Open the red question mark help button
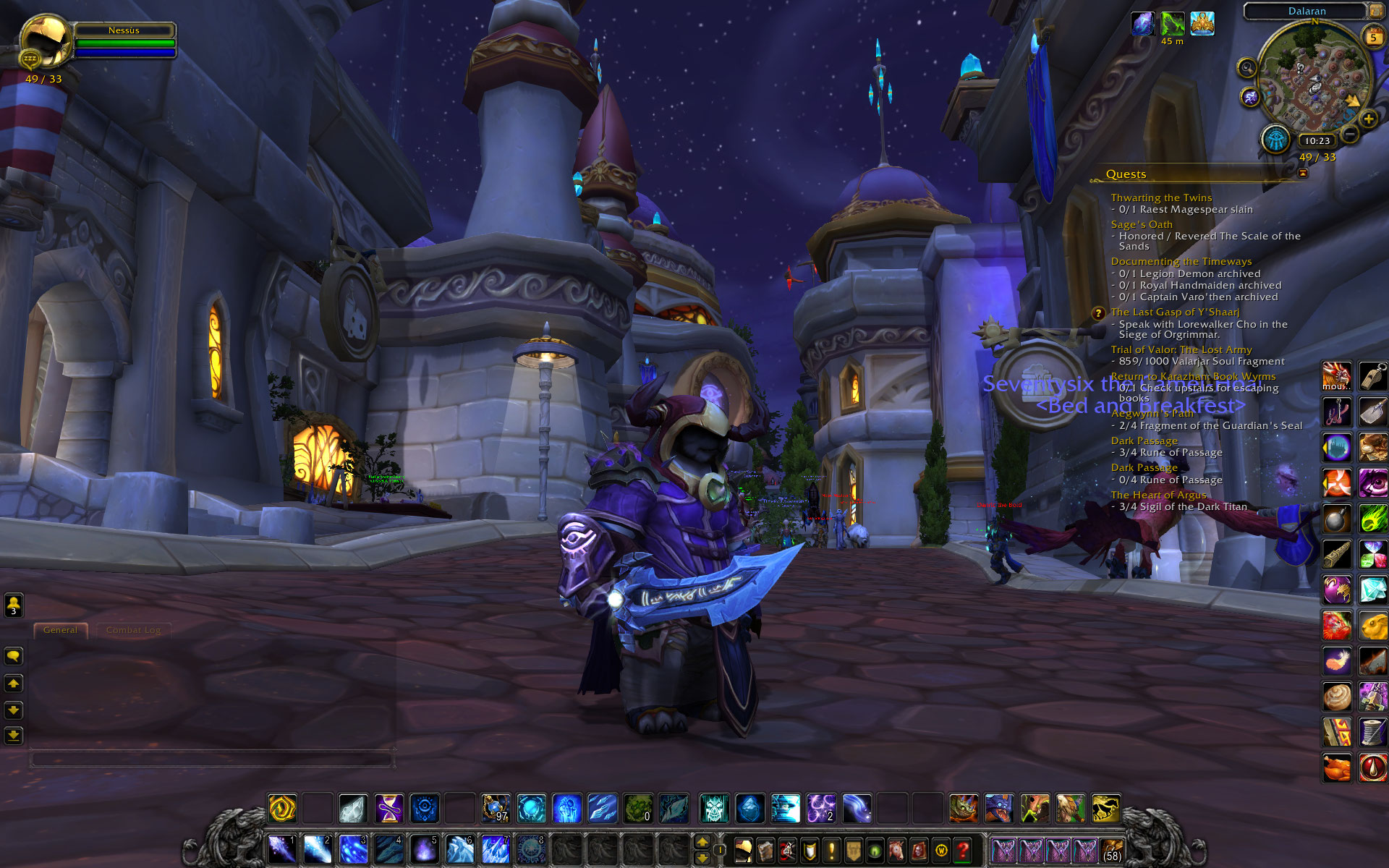Viewport: 1389px width, 868px height. tap(962, 850)
